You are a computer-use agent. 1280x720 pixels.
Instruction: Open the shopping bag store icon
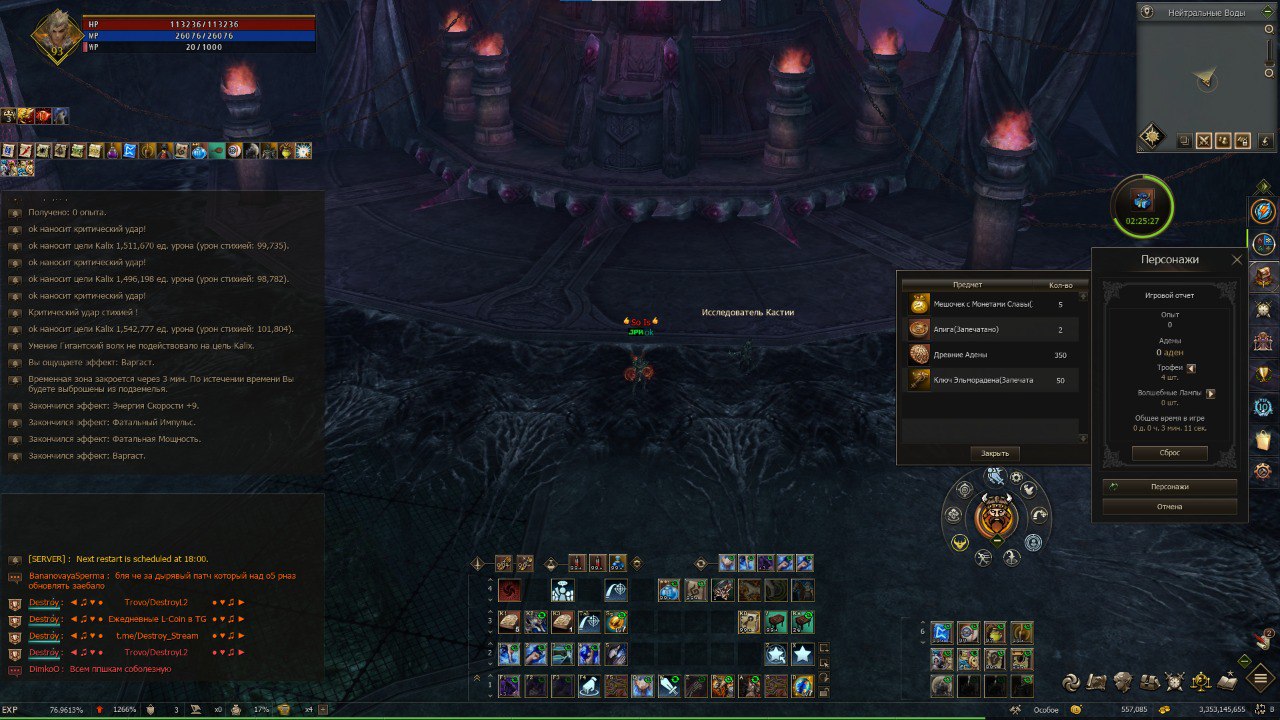1264,439
